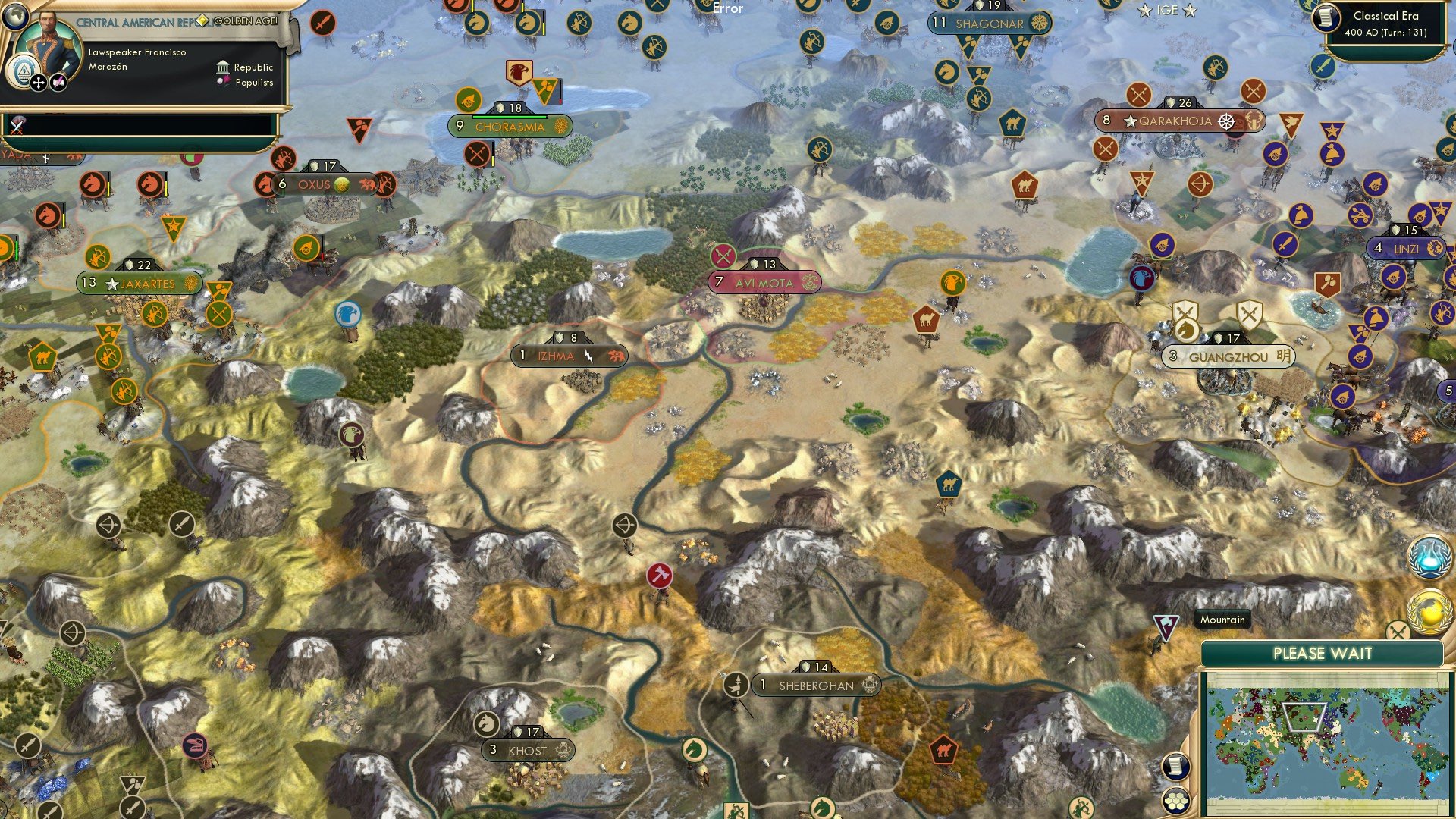This screenshot has width=1456, height=819.
Task: Click the Populists flower icon
Action: pos(222,82)
